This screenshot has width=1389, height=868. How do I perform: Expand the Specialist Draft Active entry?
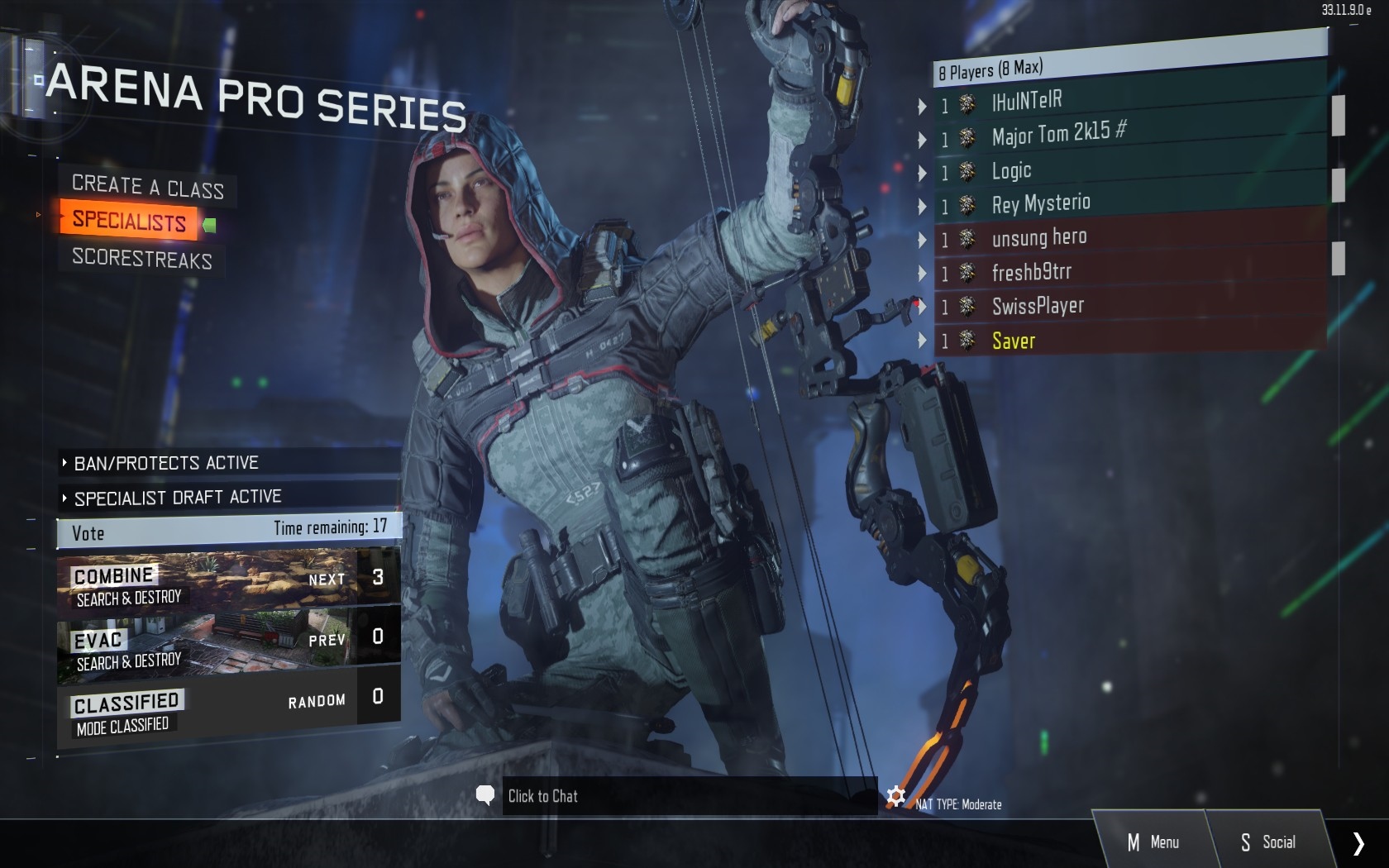(x=177, y=498)
